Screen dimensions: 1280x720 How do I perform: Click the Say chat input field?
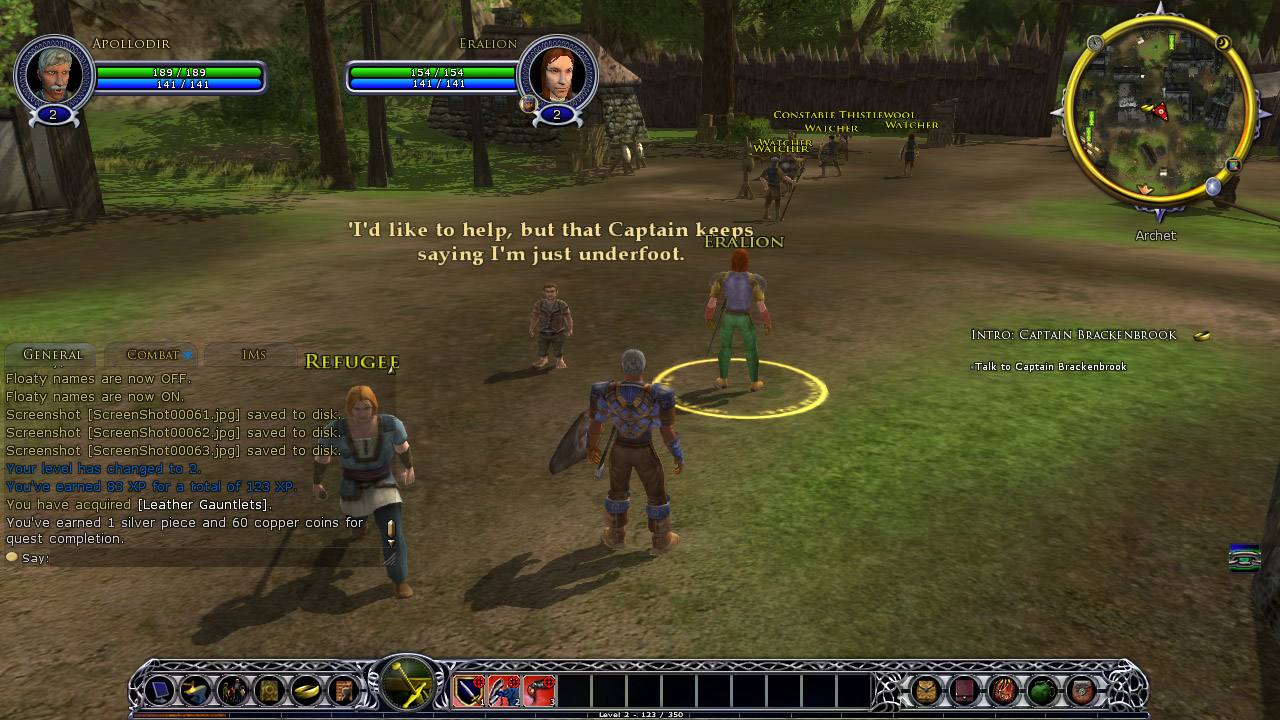[x=200, y=558]
